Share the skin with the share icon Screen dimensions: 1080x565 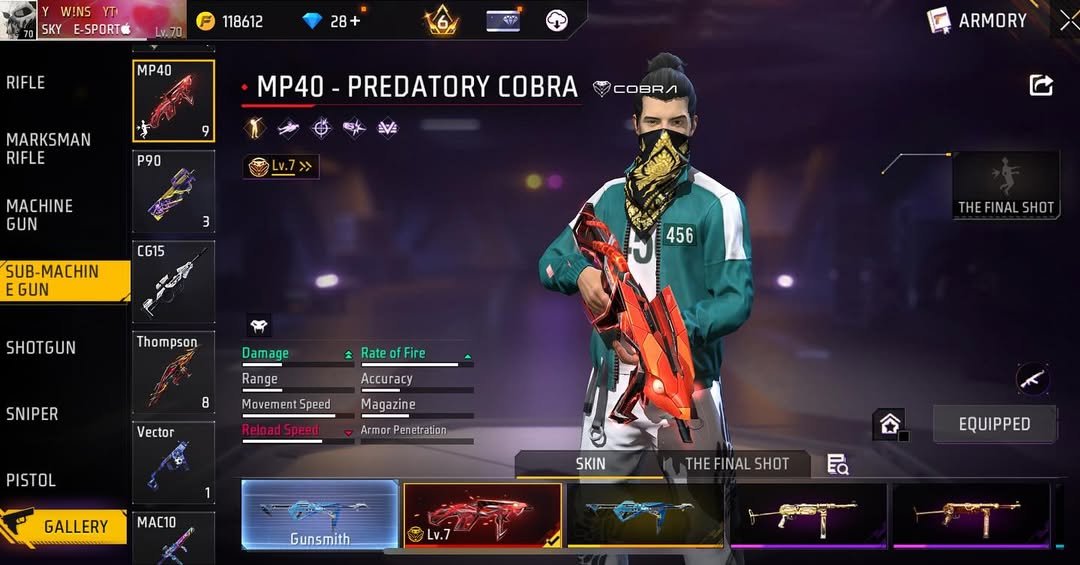pos(1041,86)
